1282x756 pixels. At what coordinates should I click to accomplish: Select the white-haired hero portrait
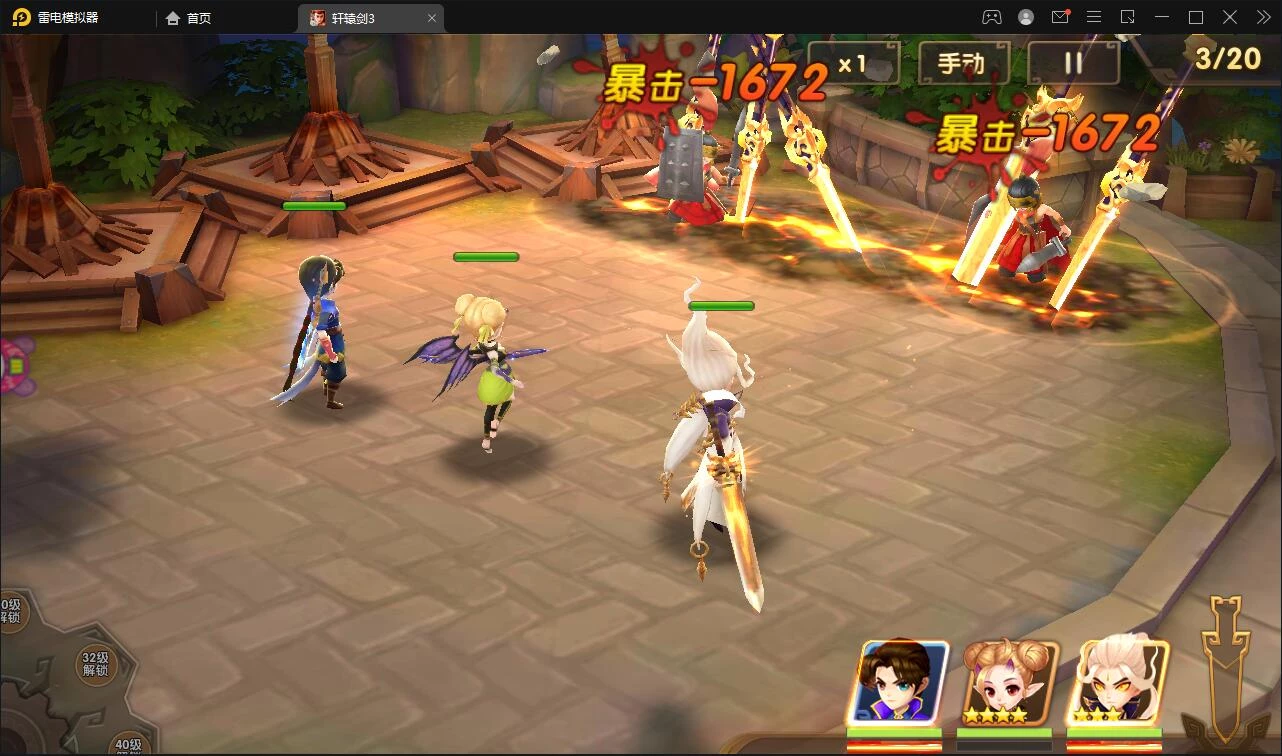(1118, 683)
